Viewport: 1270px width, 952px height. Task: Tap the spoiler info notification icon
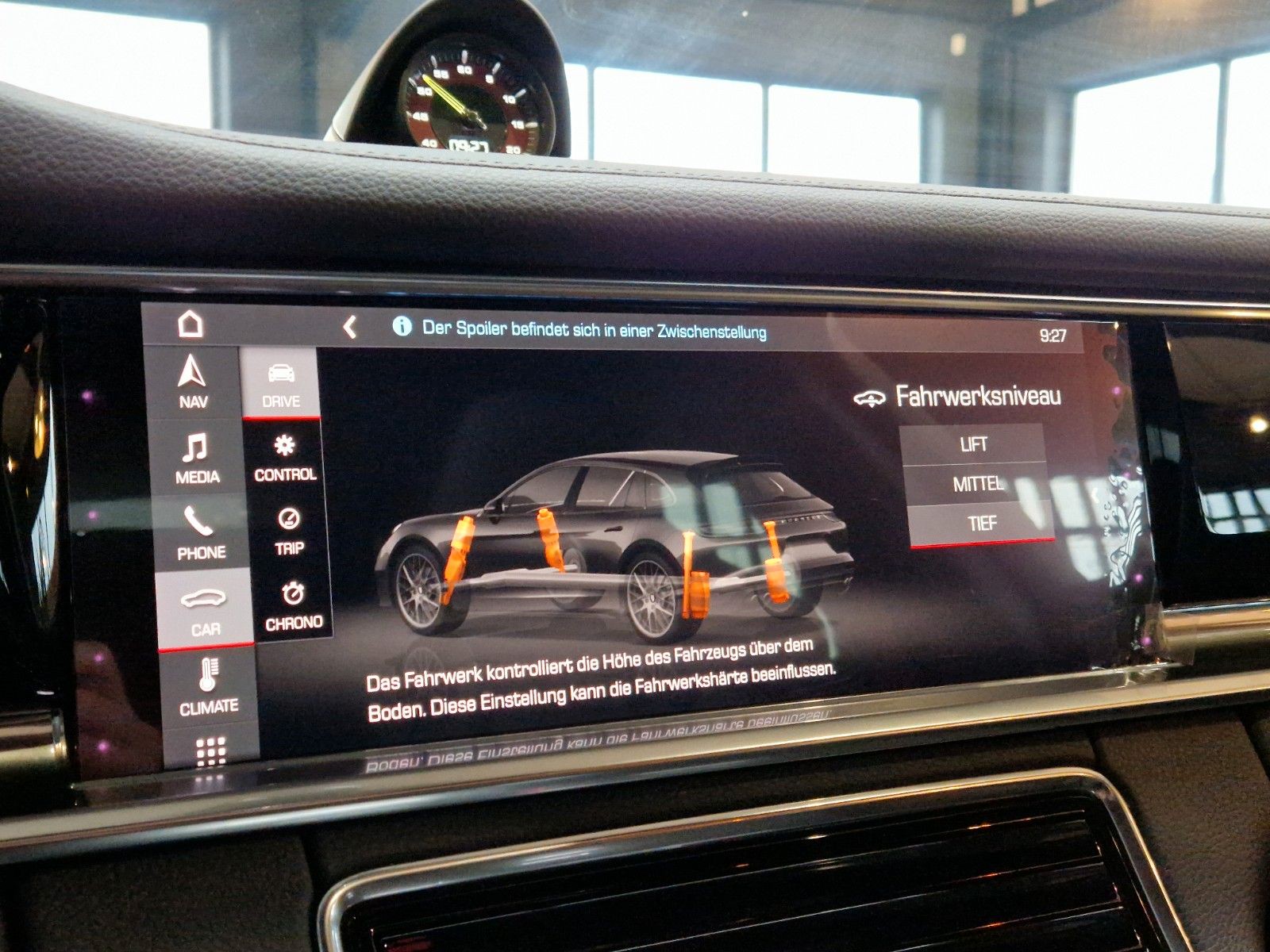click(402, 326)
